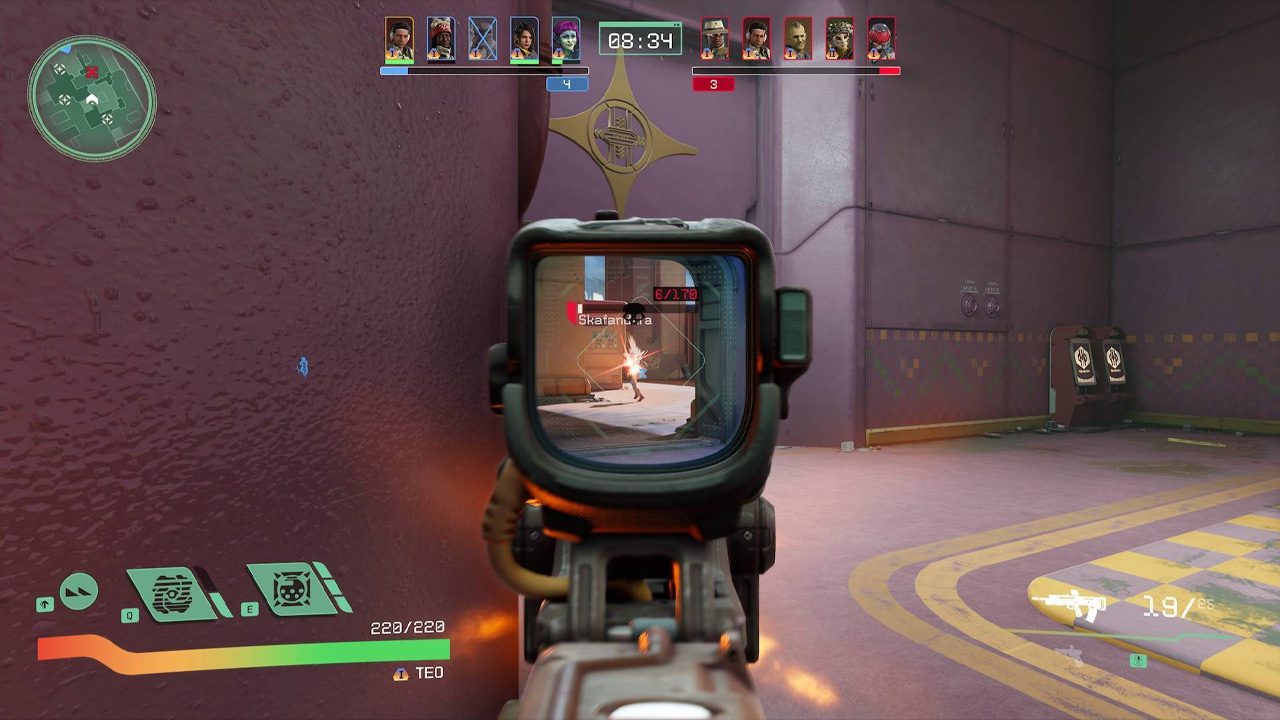Click the double-arrow dodge icon
This screenshot has width=1280, height=720.
click(x=79, y=591)
